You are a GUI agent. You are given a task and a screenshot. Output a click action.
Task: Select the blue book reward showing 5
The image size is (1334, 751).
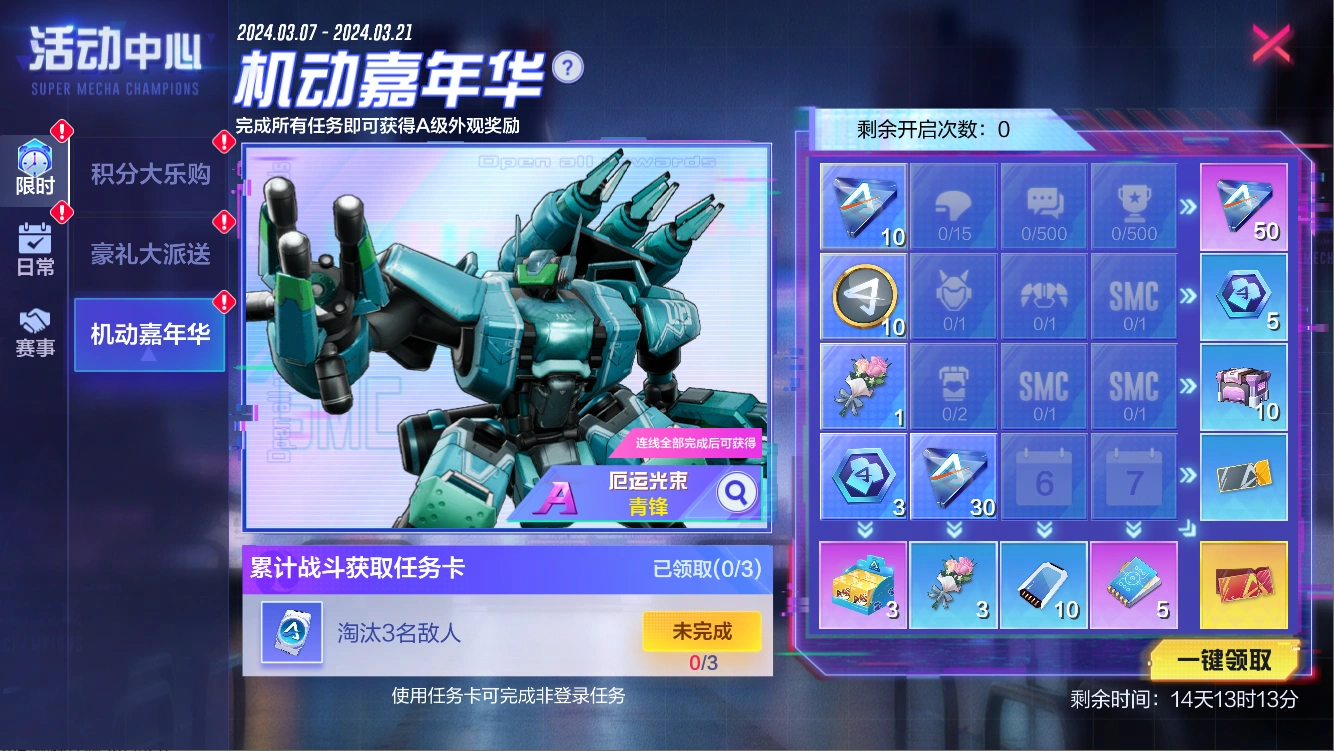click(1133, 585)
